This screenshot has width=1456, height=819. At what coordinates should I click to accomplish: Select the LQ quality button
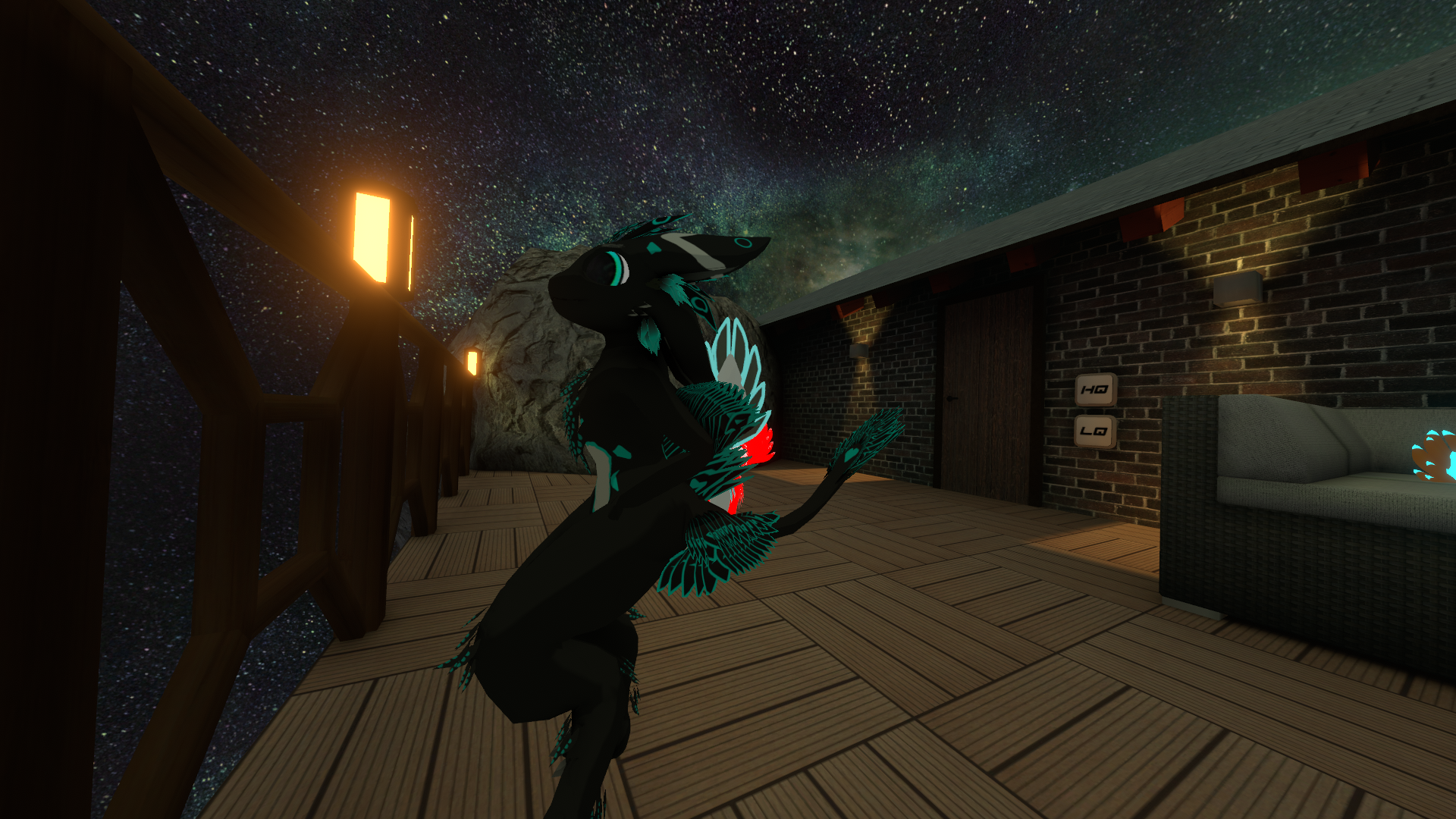[x=1094, y=431]
